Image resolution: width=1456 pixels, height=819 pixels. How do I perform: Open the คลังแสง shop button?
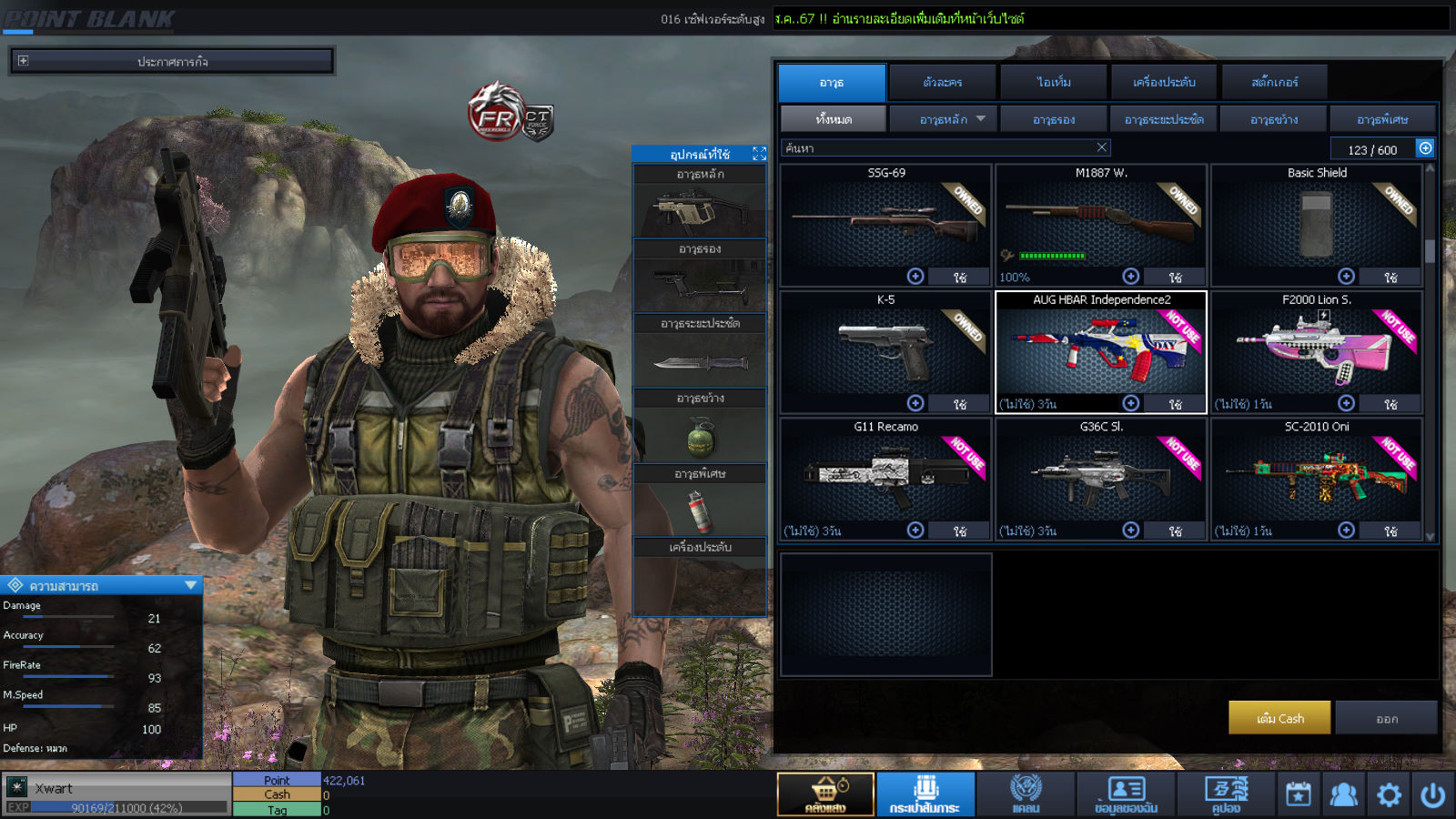click(825, 794)
